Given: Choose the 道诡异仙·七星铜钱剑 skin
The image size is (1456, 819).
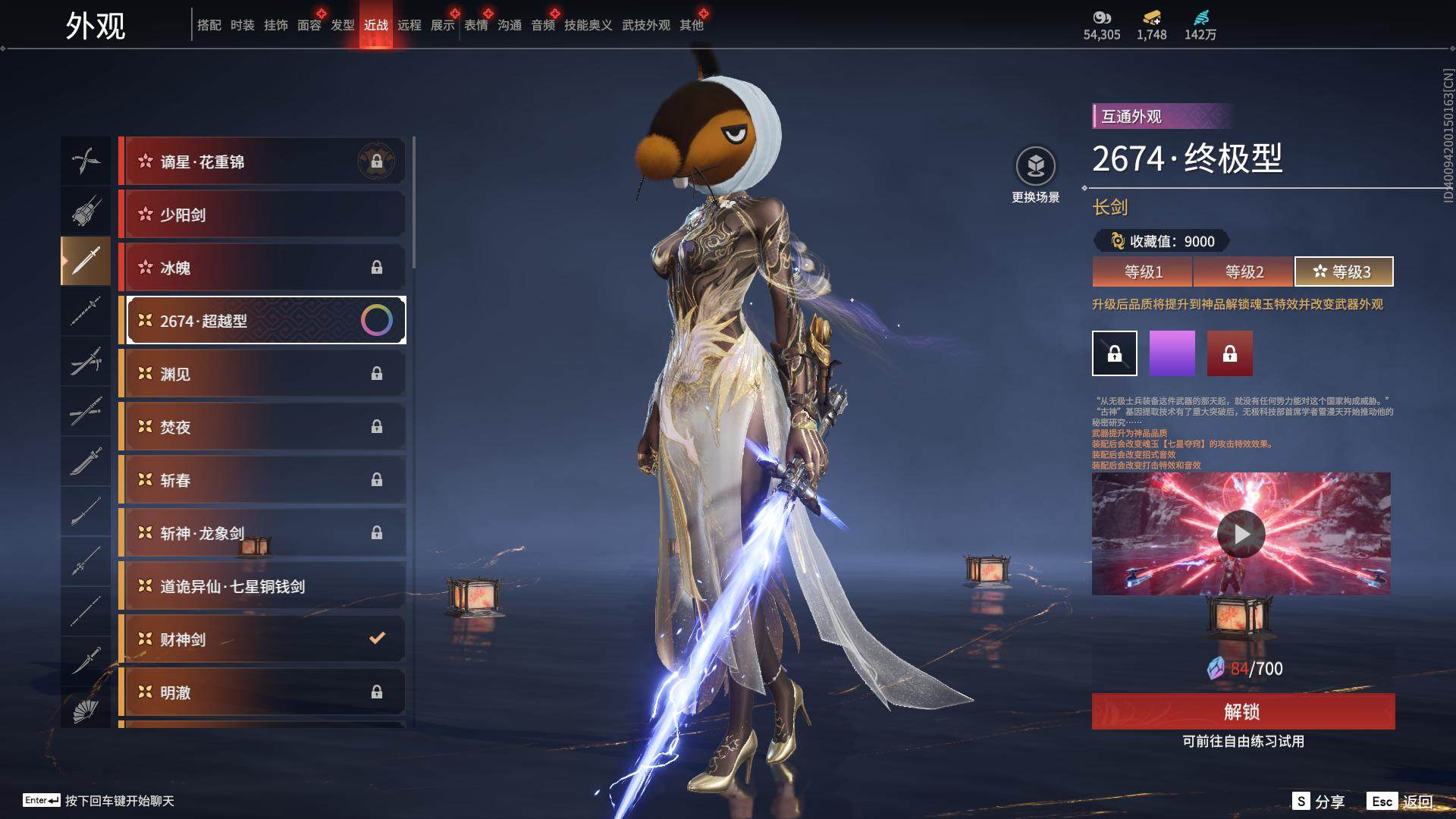Looking at the screenshot, I should 262,586.
